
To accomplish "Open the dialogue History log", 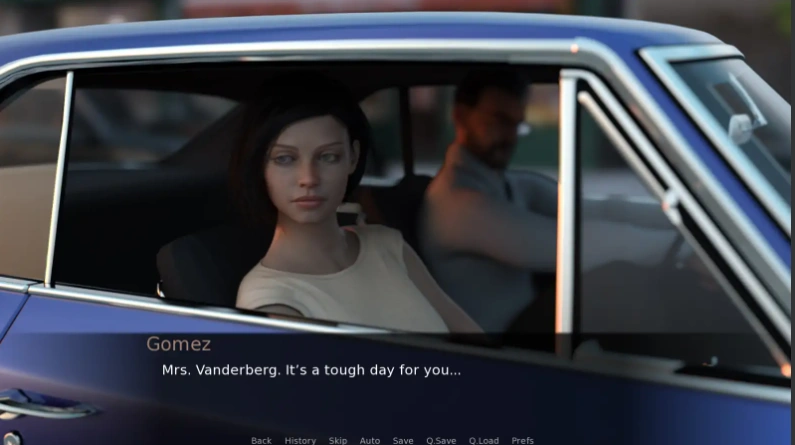I will 300,440.
